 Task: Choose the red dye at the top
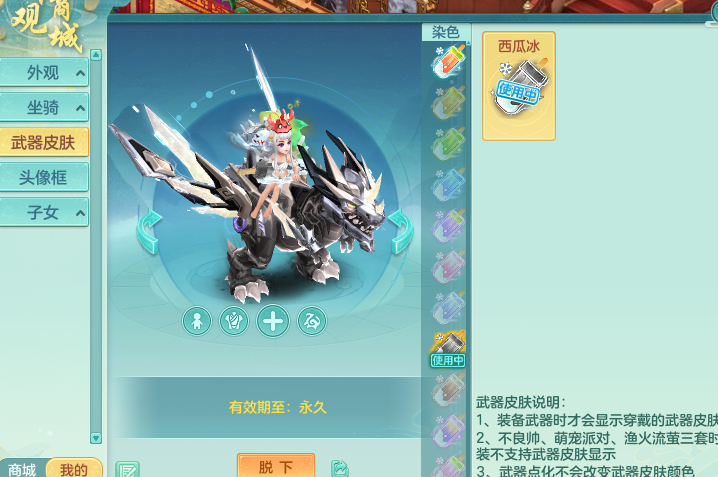tap(447, 62)
